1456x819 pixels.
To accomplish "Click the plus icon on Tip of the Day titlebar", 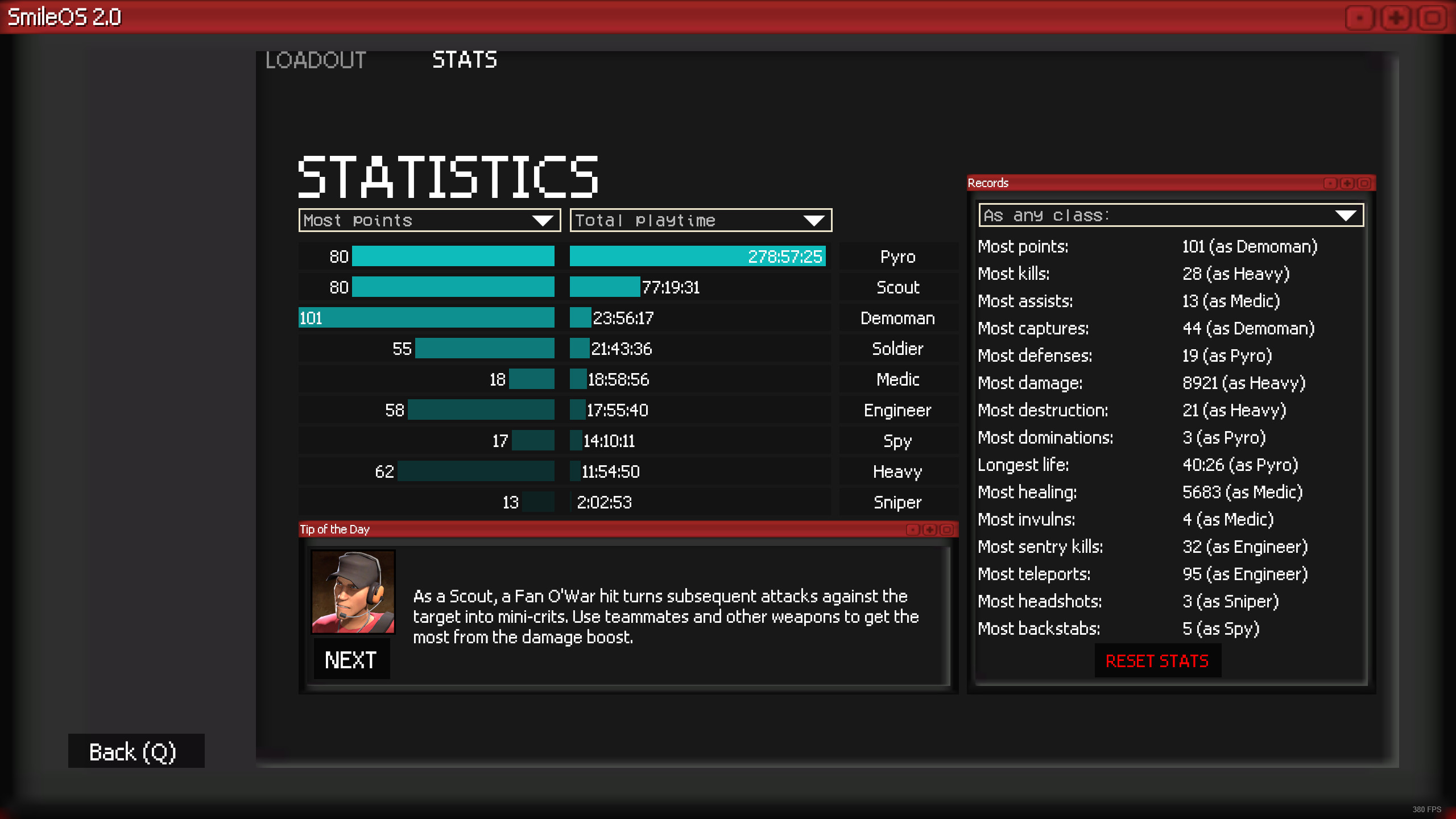I will click(x=929, y=530).
